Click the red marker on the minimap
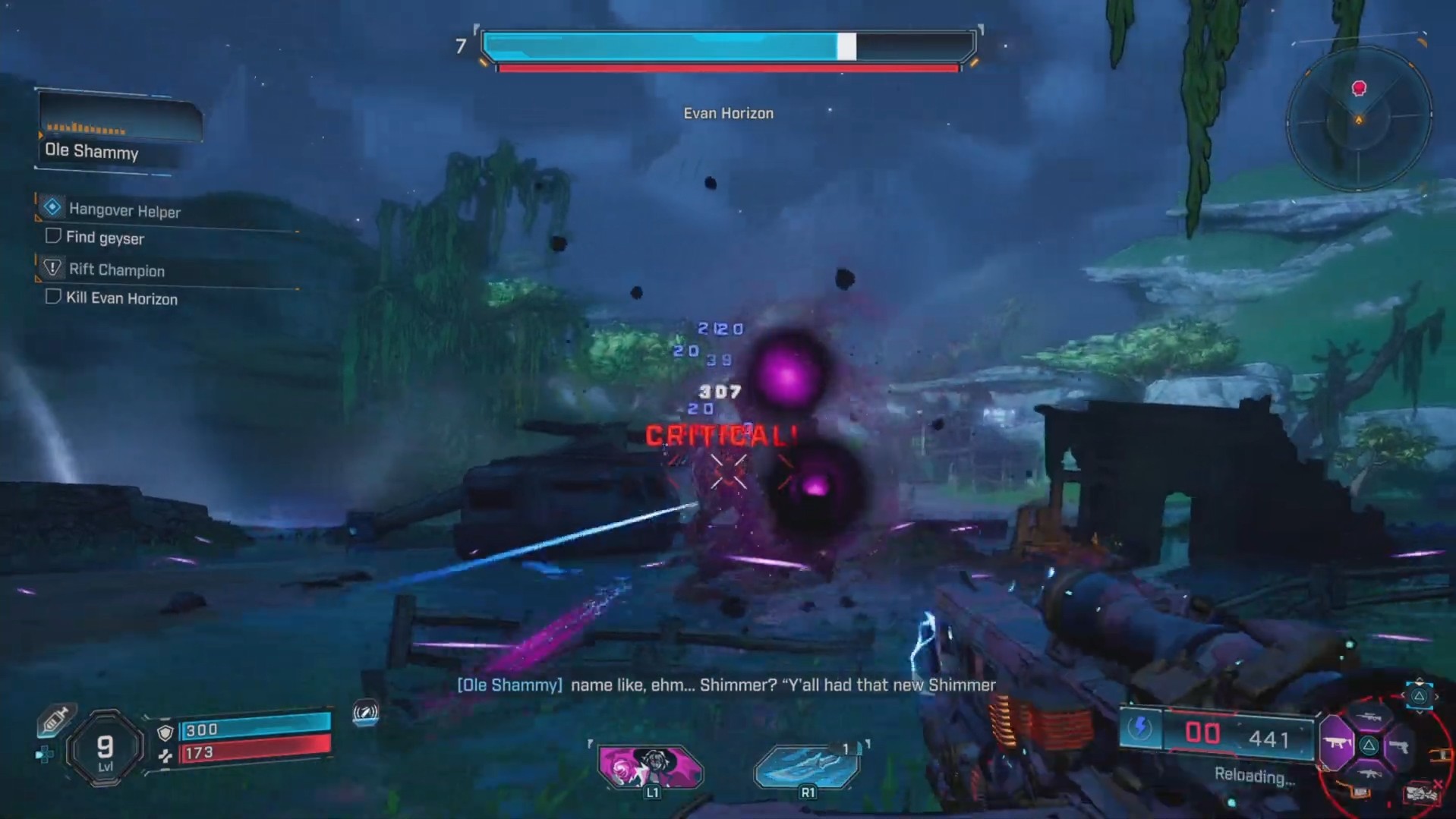This screenshot has width=1456, height=819. click(x=1359, y=89)
